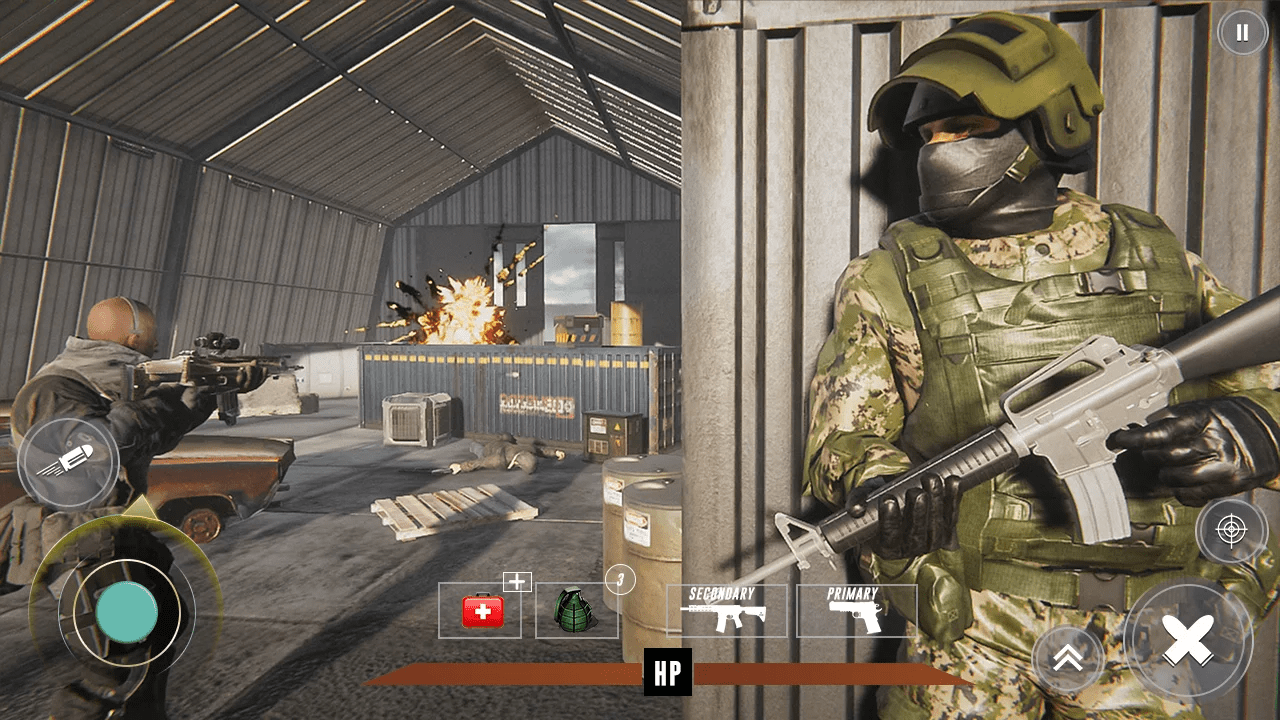The height and width of the screenshot is (720, 1280).
Task: Tap the black HP label
Action: click(668, 672)
